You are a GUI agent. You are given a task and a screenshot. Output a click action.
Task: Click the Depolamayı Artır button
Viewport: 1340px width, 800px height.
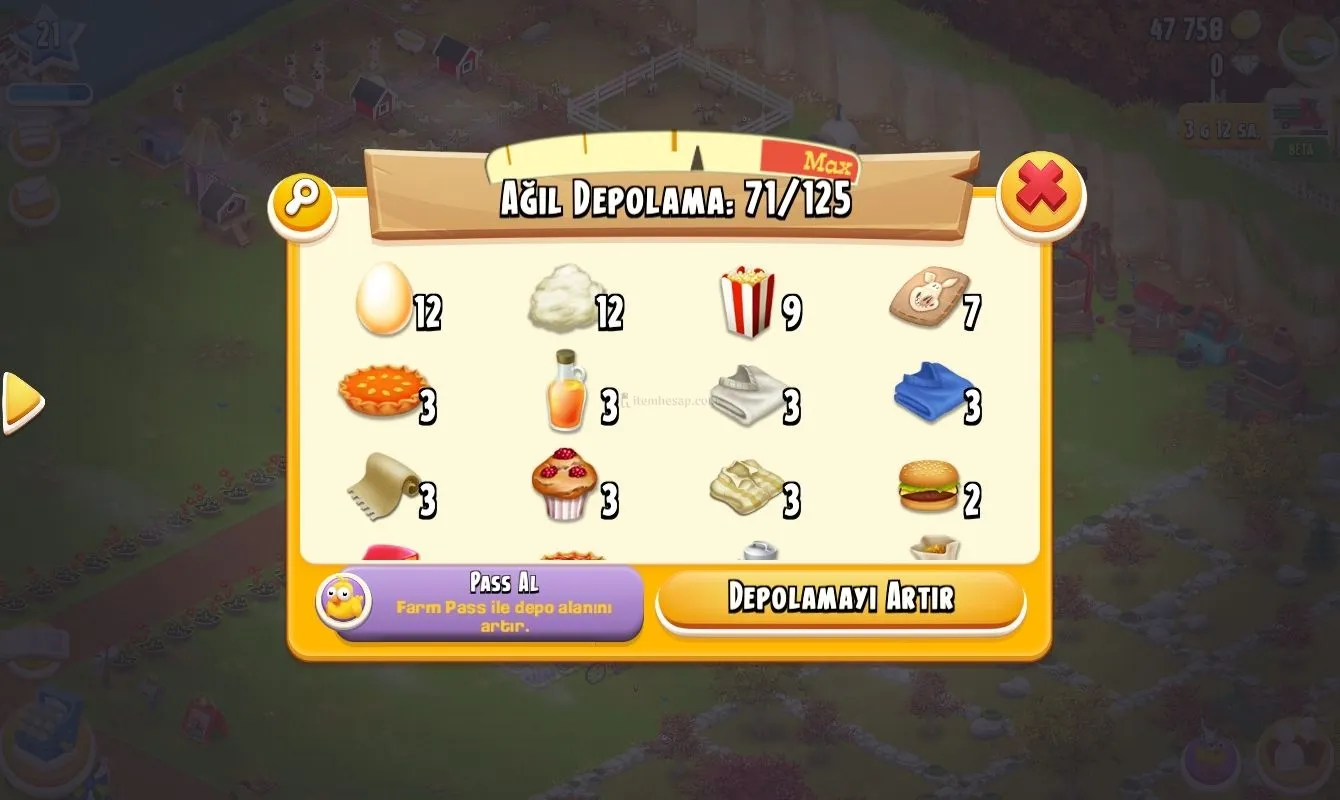tap(840, 598)
